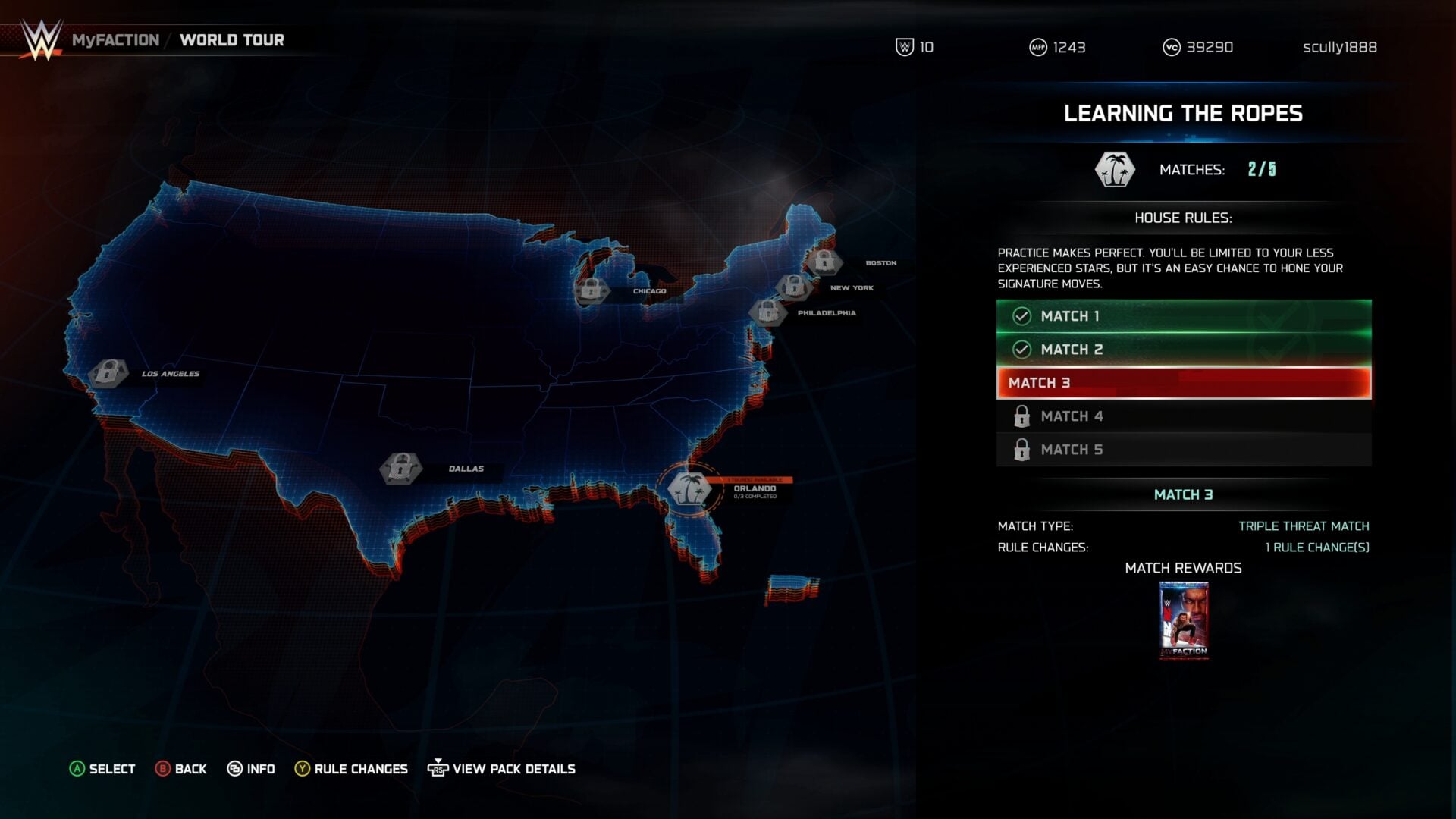Select the Orlando palm tree map marker

coord(689,489)
